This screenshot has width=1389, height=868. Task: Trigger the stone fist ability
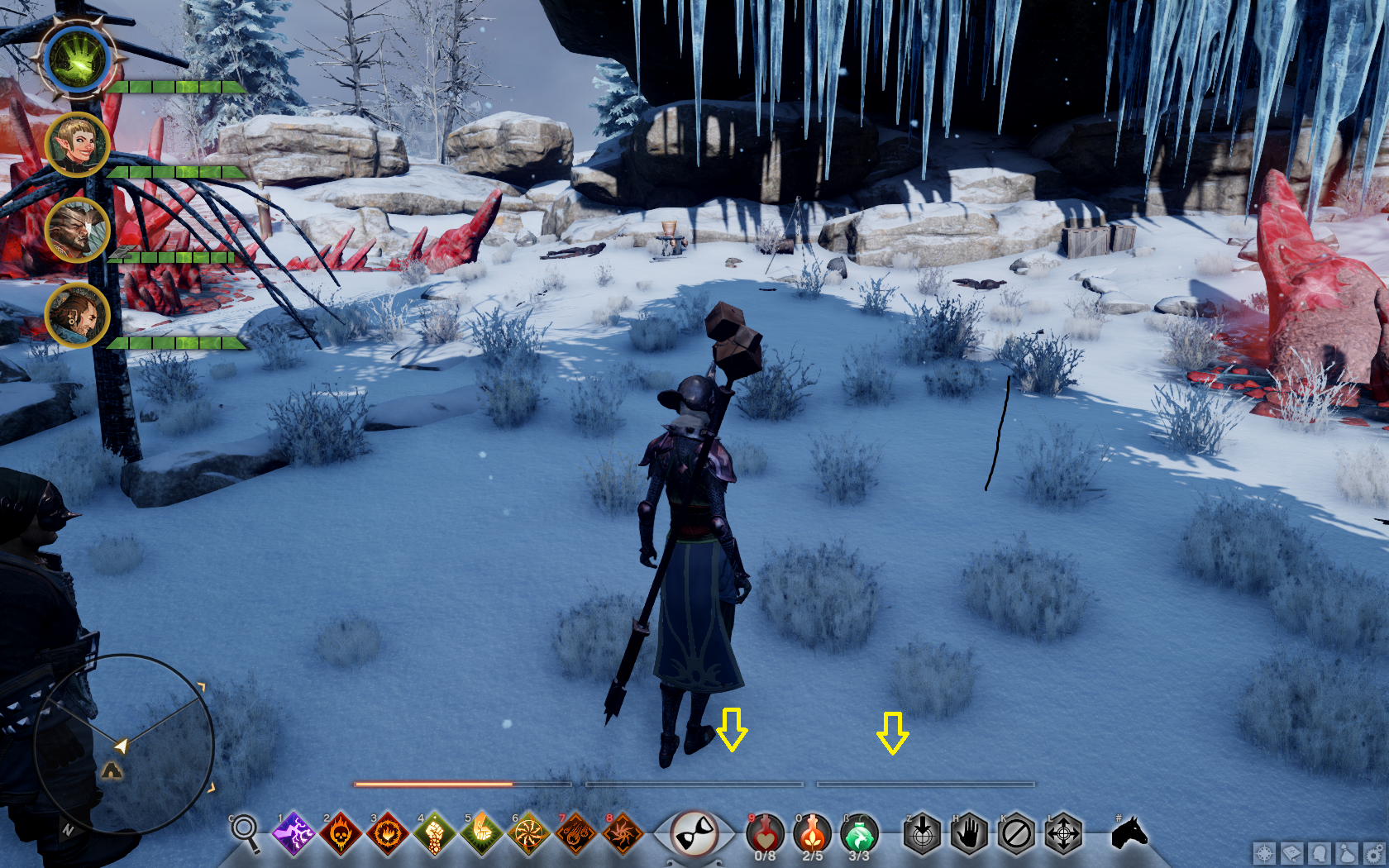tap(434, 834)
